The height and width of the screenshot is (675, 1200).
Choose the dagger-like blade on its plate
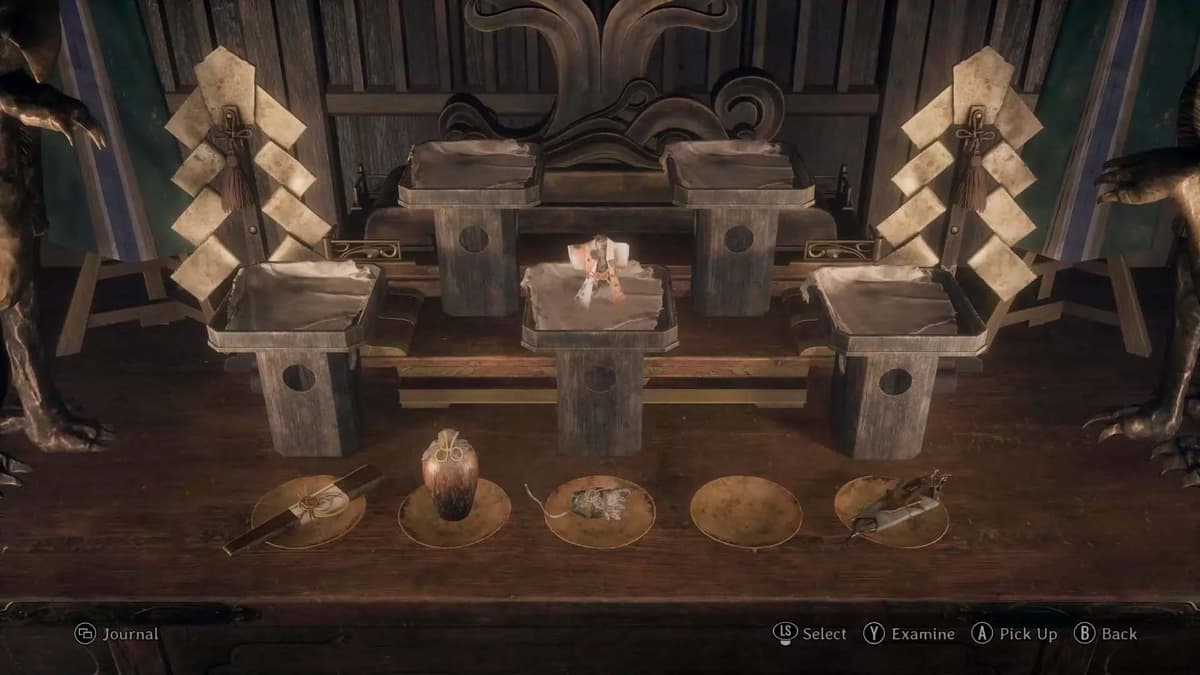[x=893, y=505]
